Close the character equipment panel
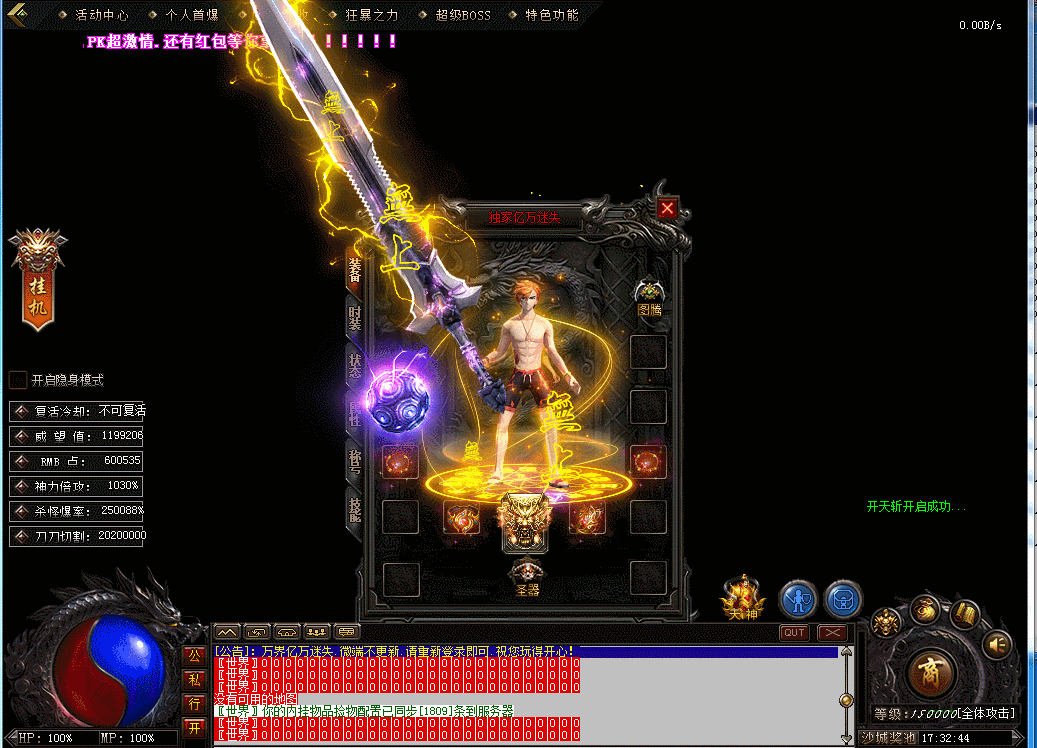 click(668, 208)
